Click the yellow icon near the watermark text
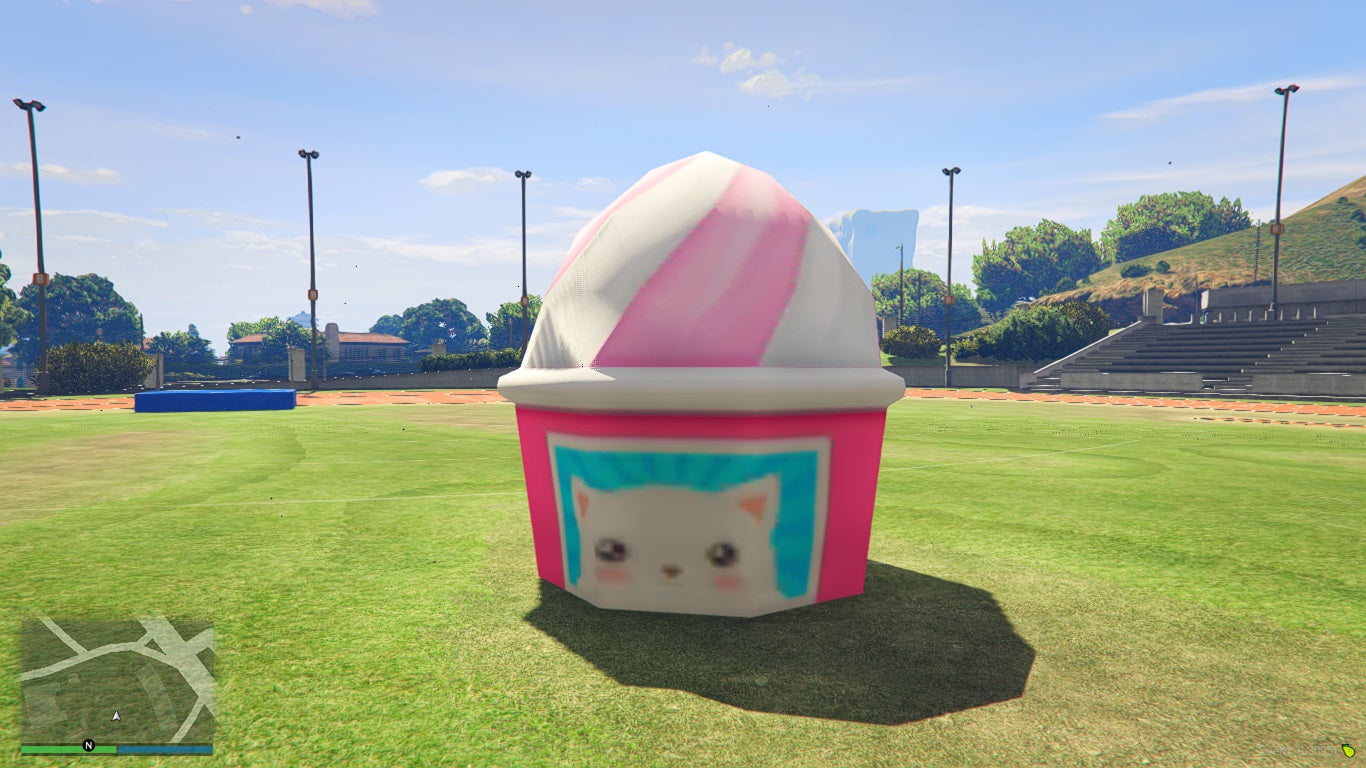Viewport: 1366px width, 768px height. pyautogui.click(x=1347, y=752)
